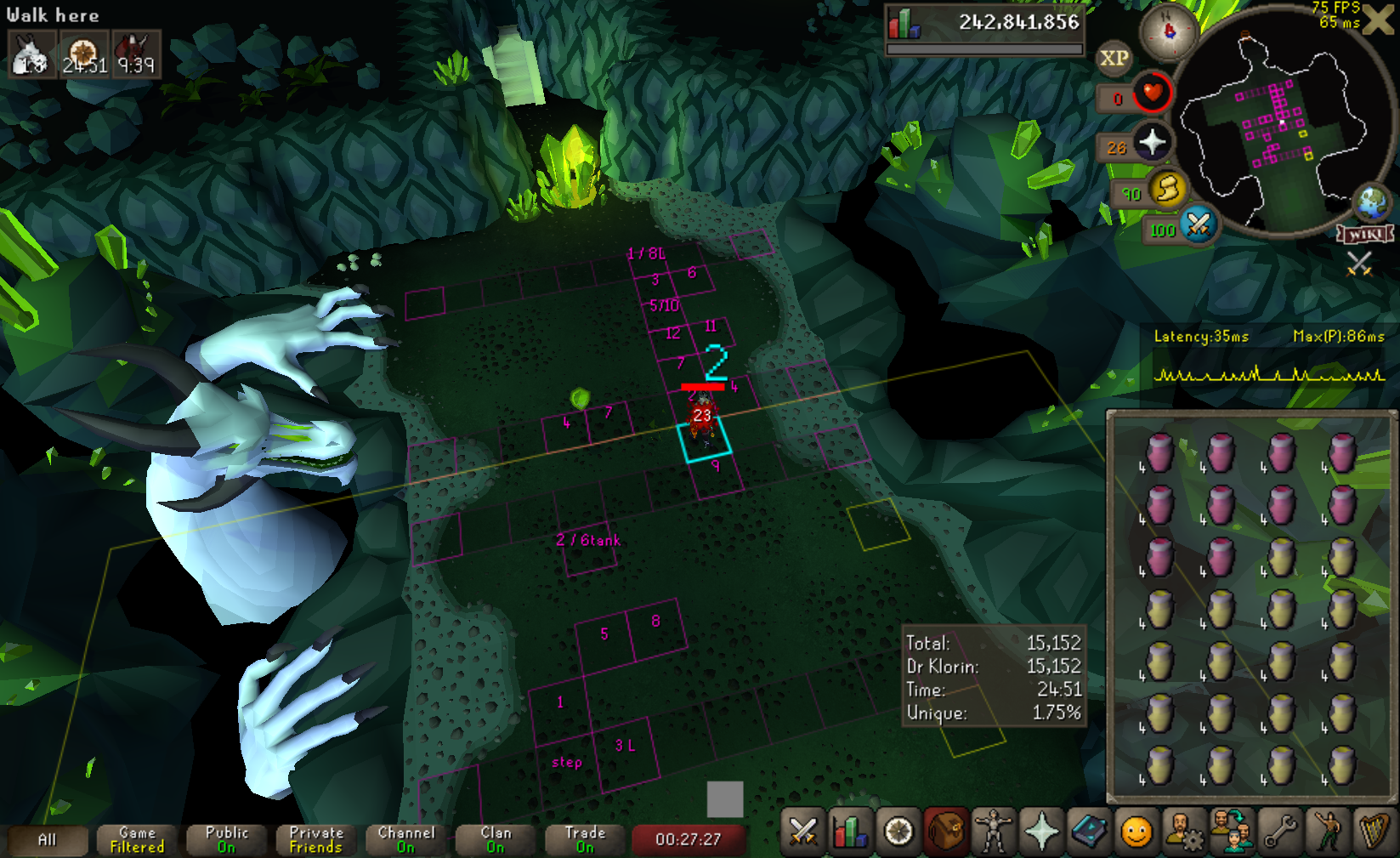Switch to the Clan chat tab
Viewport: 1400px width, 858px height.
pos(496,840)
